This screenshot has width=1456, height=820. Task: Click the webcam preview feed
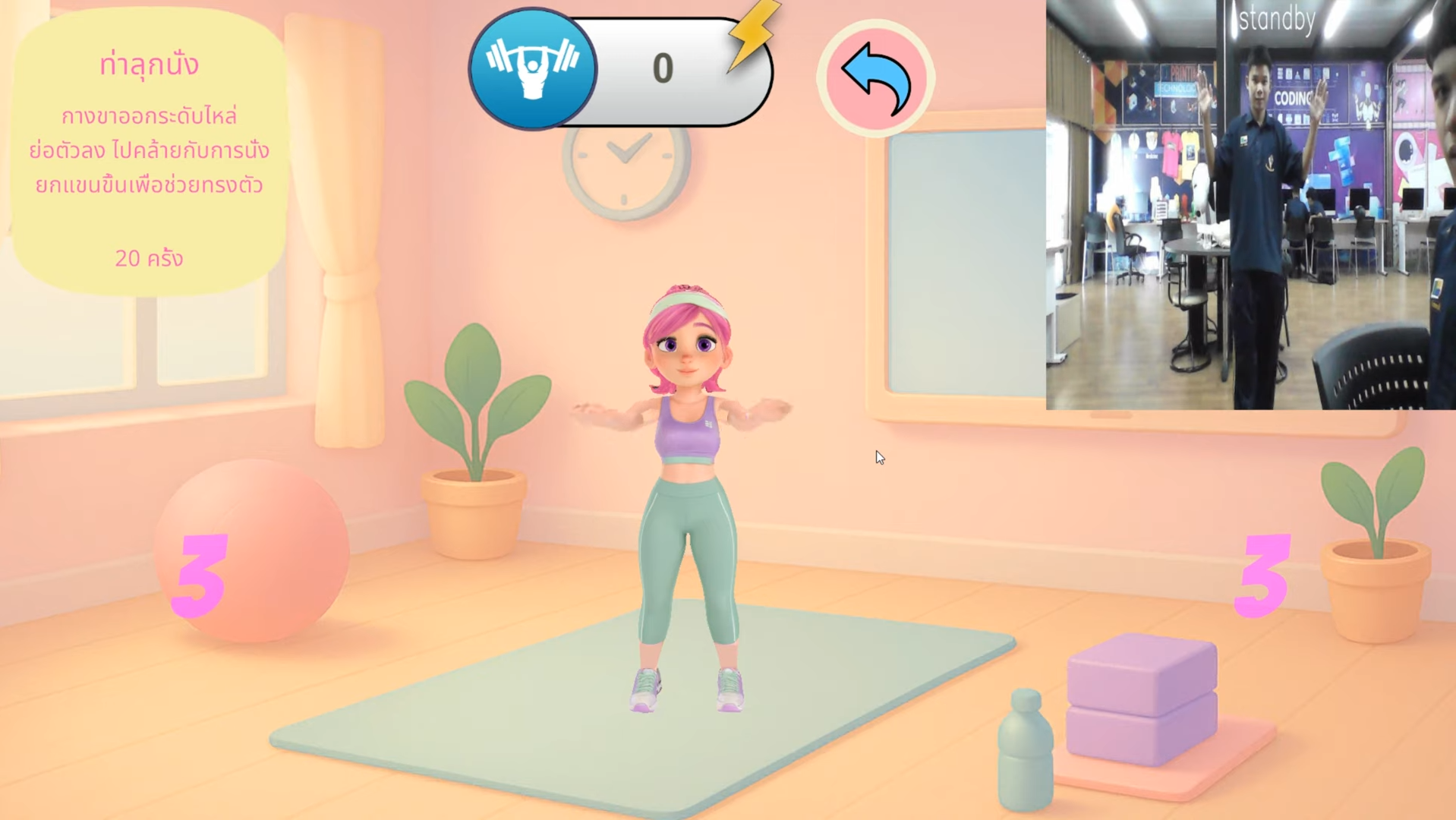click(1250, 205)
